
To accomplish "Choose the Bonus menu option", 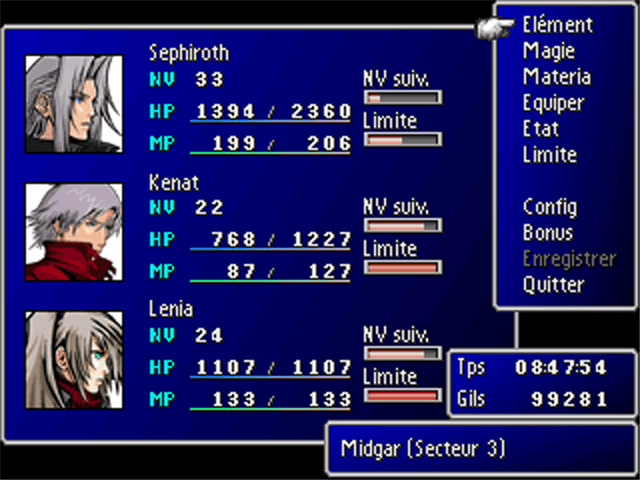I will [x=548, y=233].
